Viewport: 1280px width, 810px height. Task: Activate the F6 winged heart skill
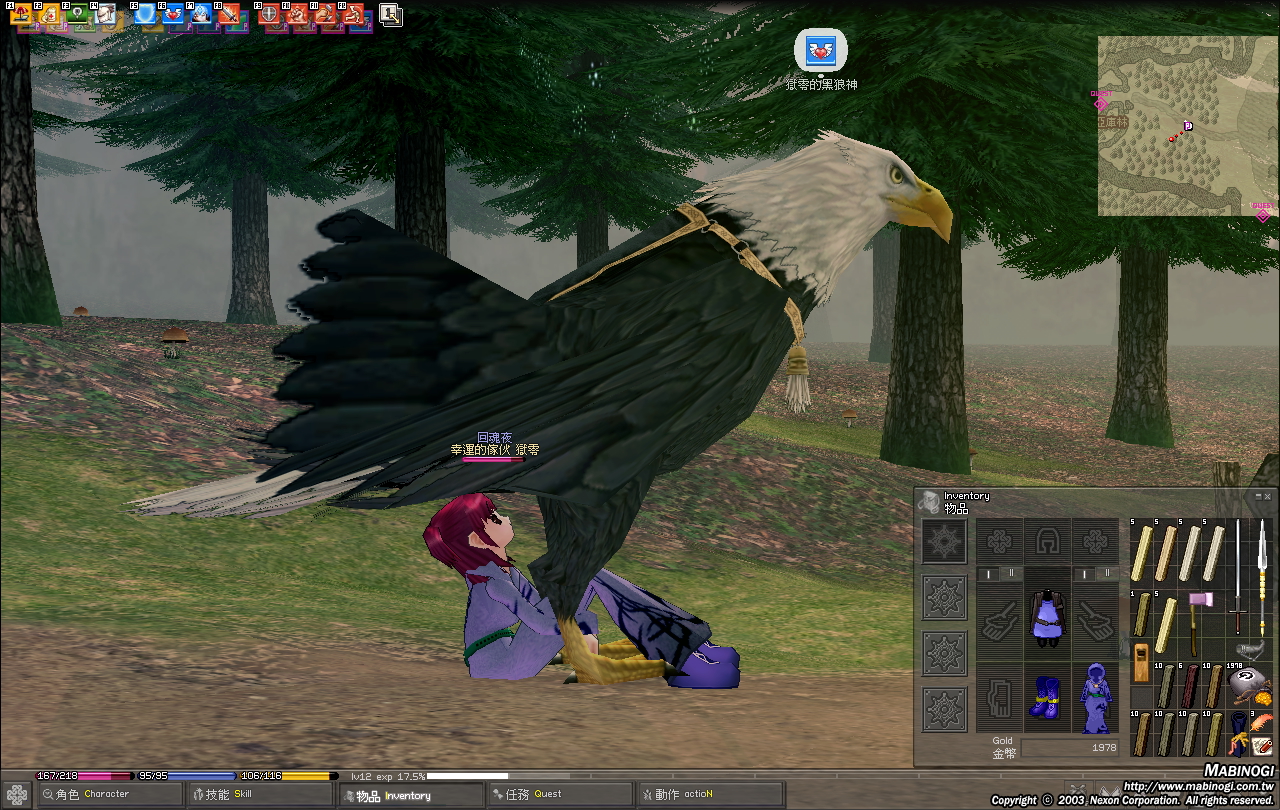(x=173, y=15)
